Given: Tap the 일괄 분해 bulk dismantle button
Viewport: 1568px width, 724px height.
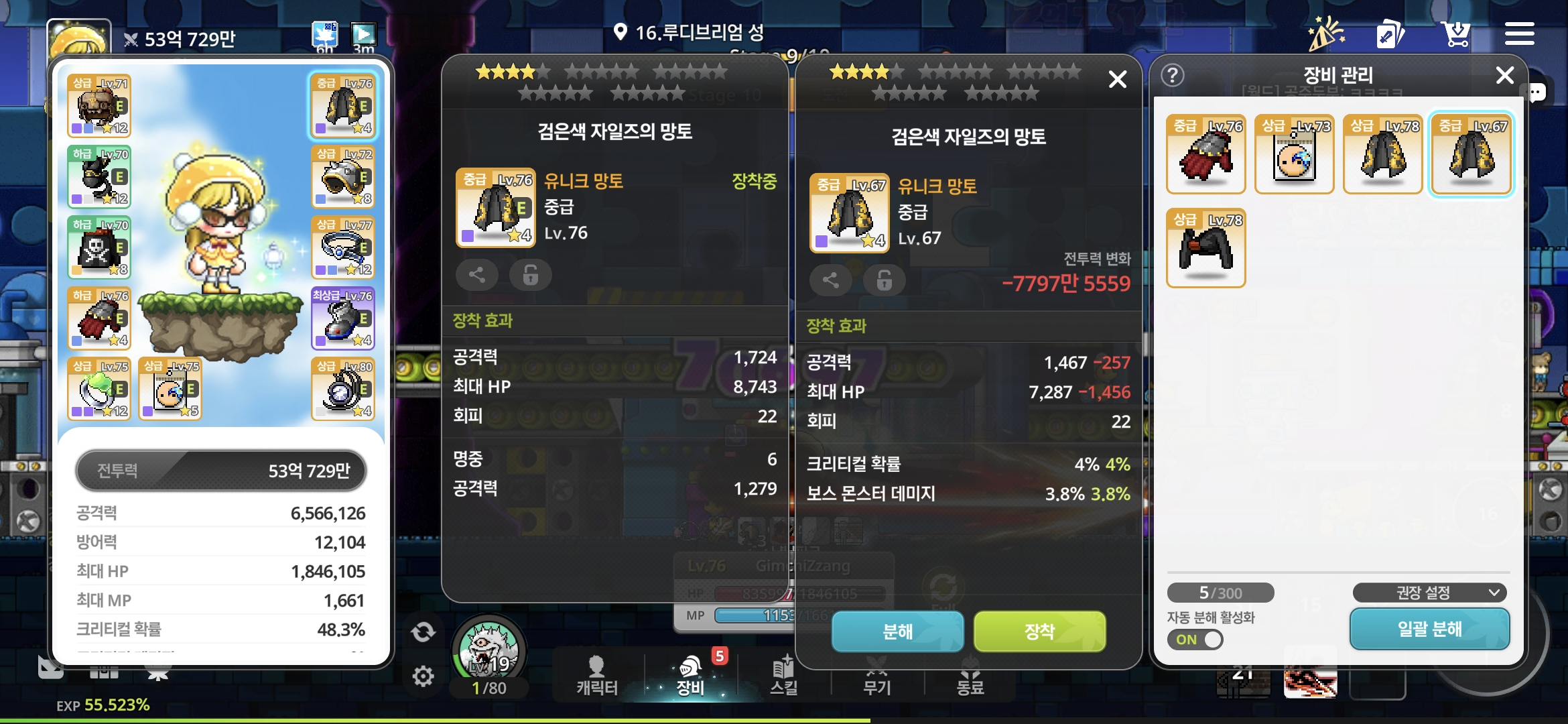Looking at the screenshot, I should click(1429, 629).
